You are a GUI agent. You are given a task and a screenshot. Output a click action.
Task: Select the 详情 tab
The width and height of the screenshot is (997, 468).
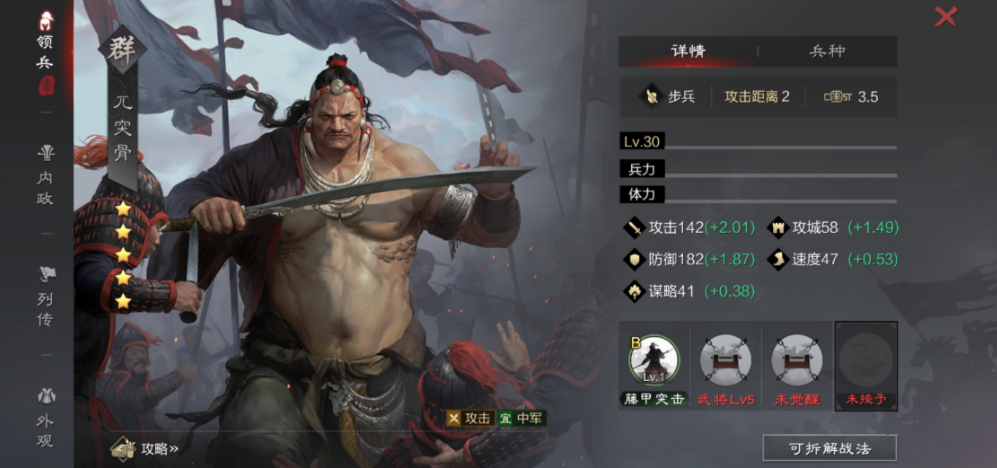tap(688, 52)
